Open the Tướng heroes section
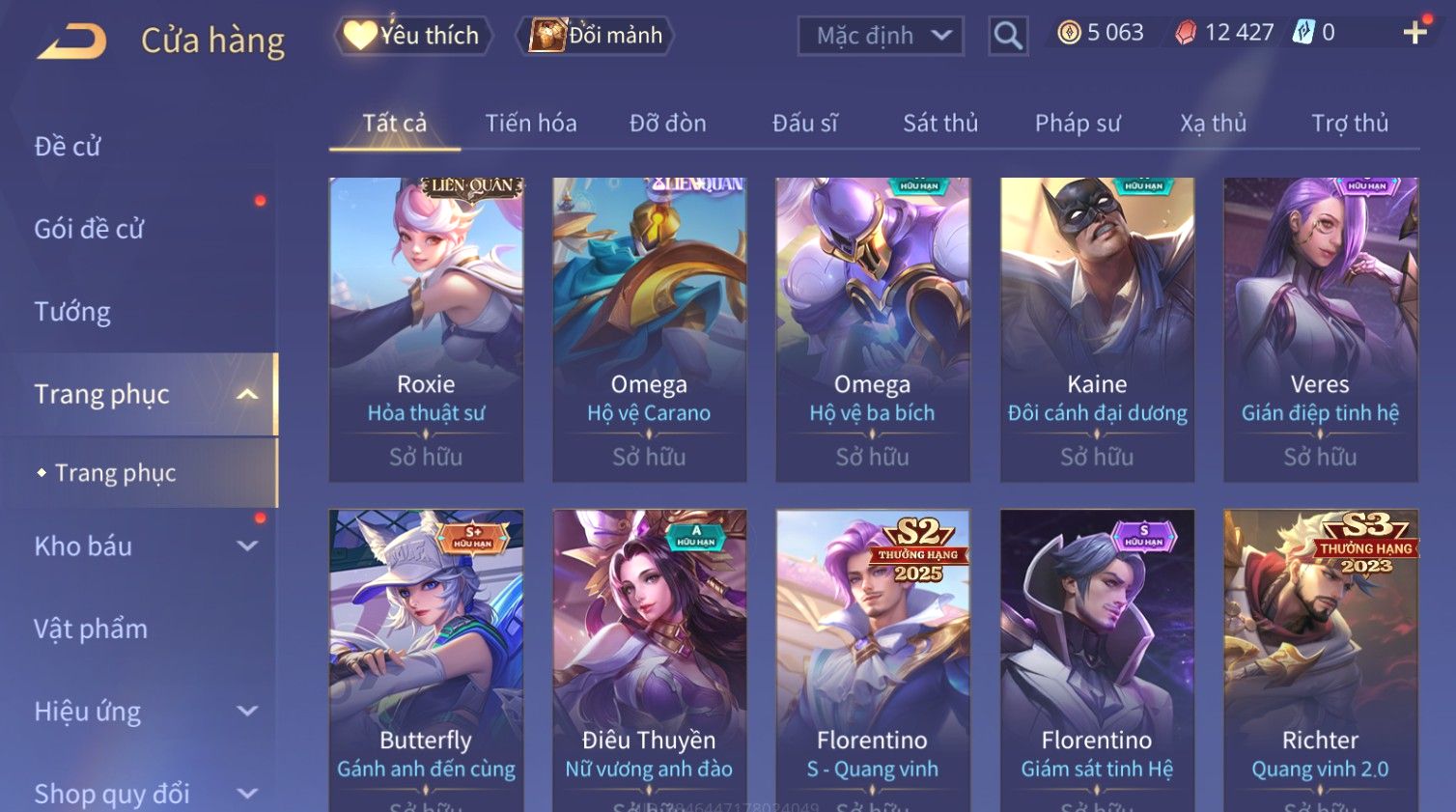Screen dimensions: 1456x812 tap(72, 312)
